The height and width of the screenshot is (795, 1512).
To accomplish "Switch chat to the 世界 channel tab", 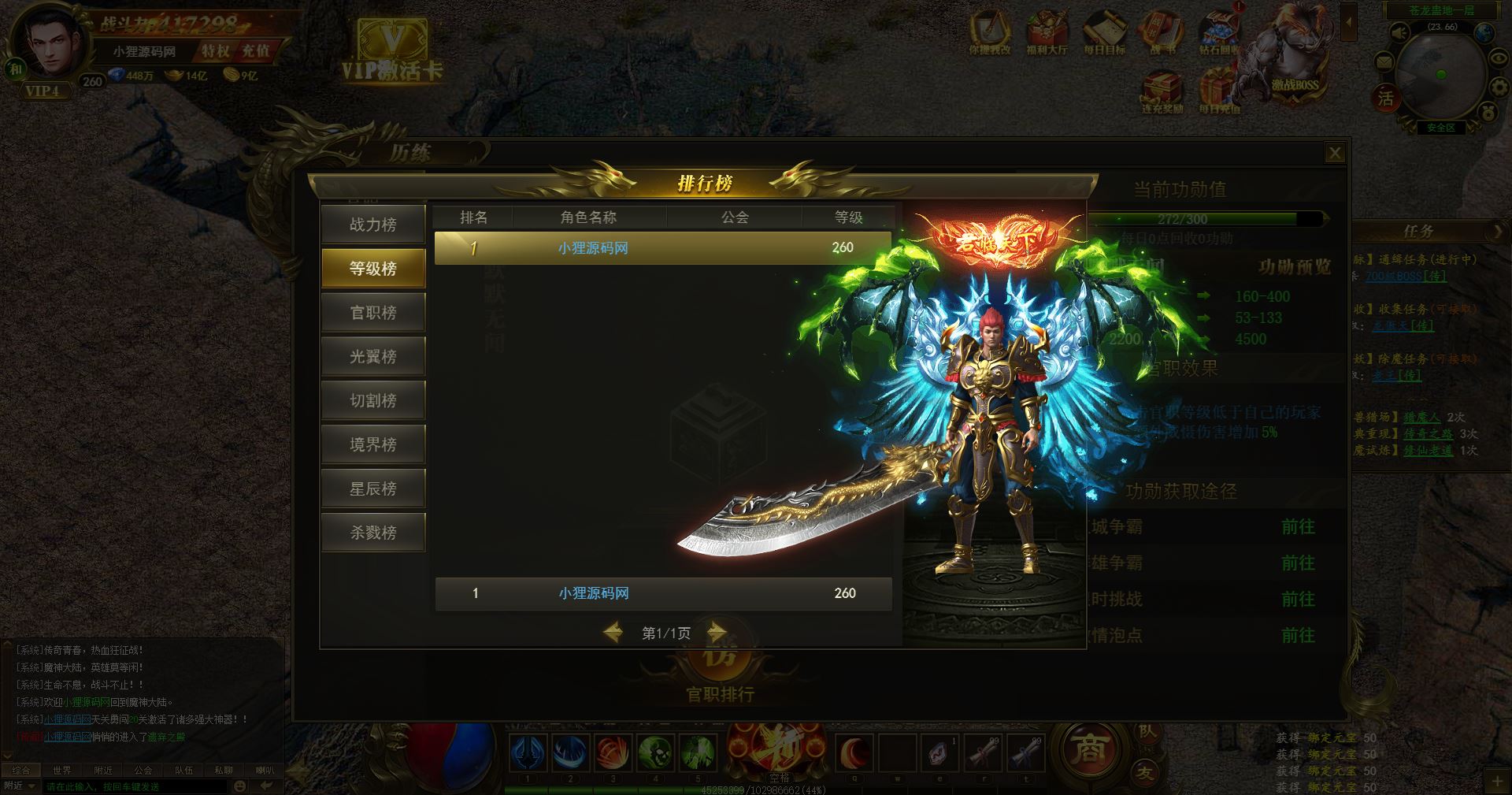I will 61,770.
